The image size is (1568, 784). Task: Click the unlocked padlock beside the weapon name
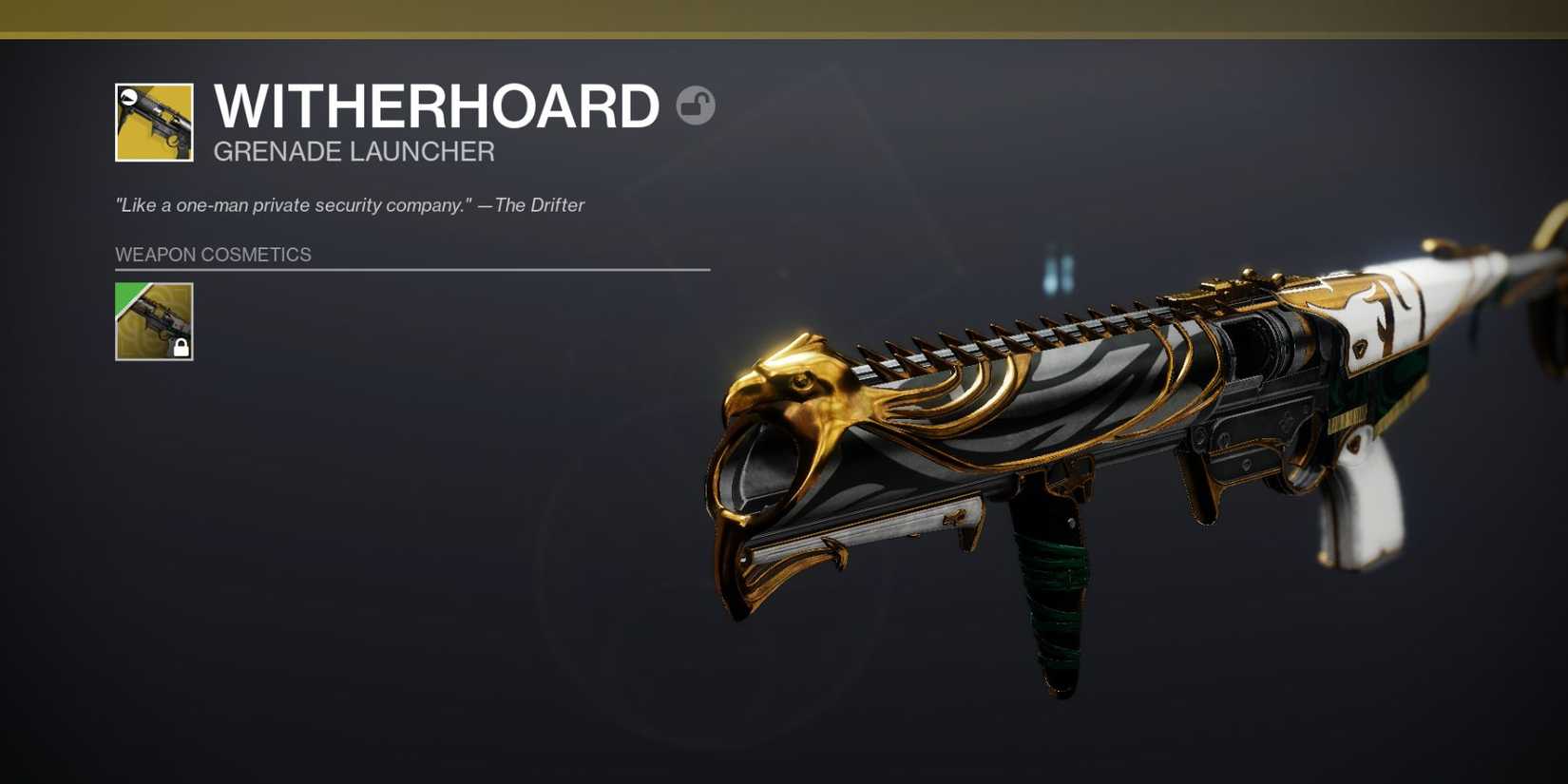click(x=696, y=106)
